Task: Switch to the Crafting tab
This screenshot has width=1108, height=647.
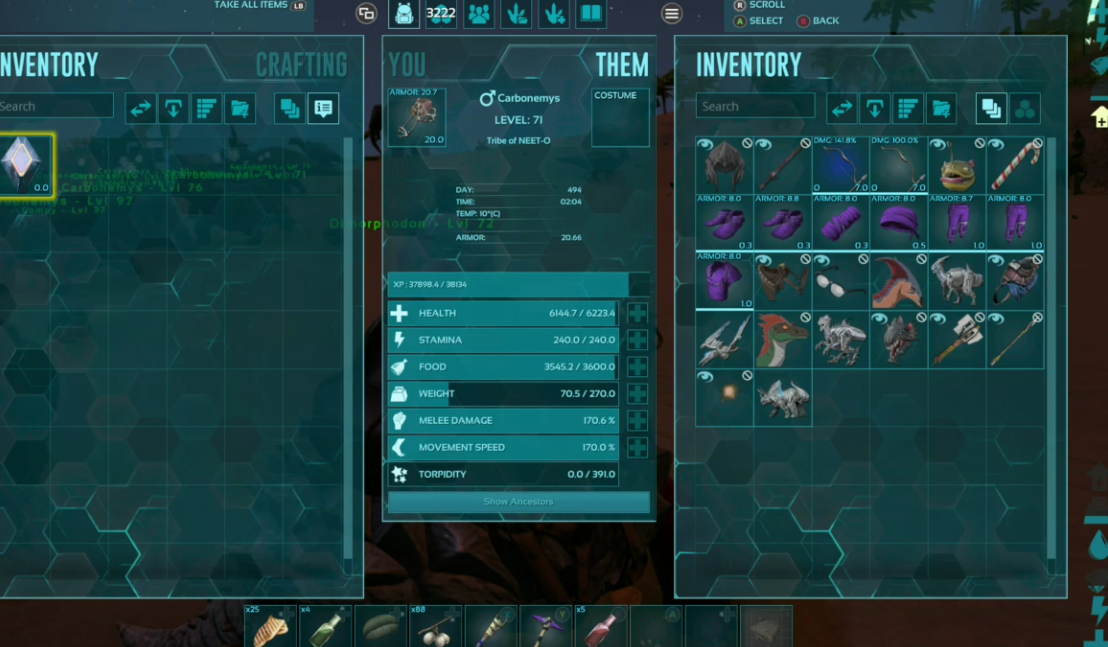Action: (x=301, y=65)
